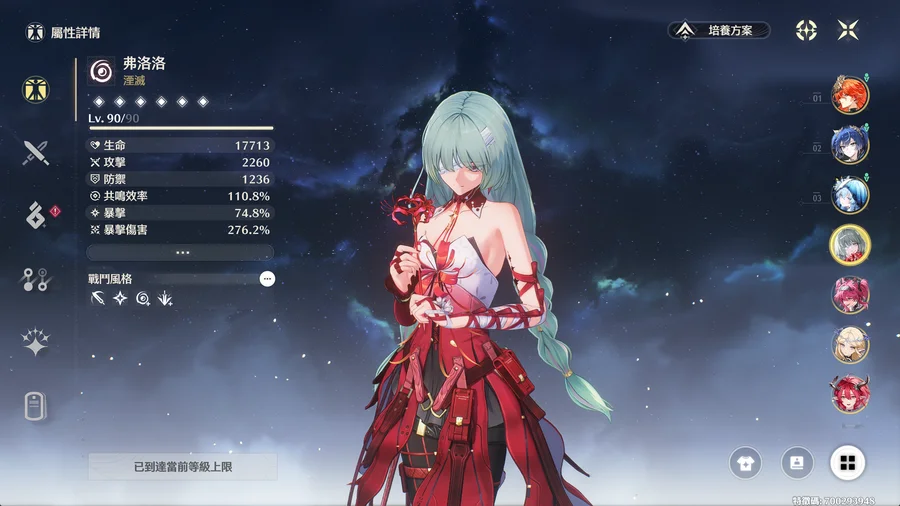
Task: Choose the horned red-haired character portrait
Action: pos(850,394)
